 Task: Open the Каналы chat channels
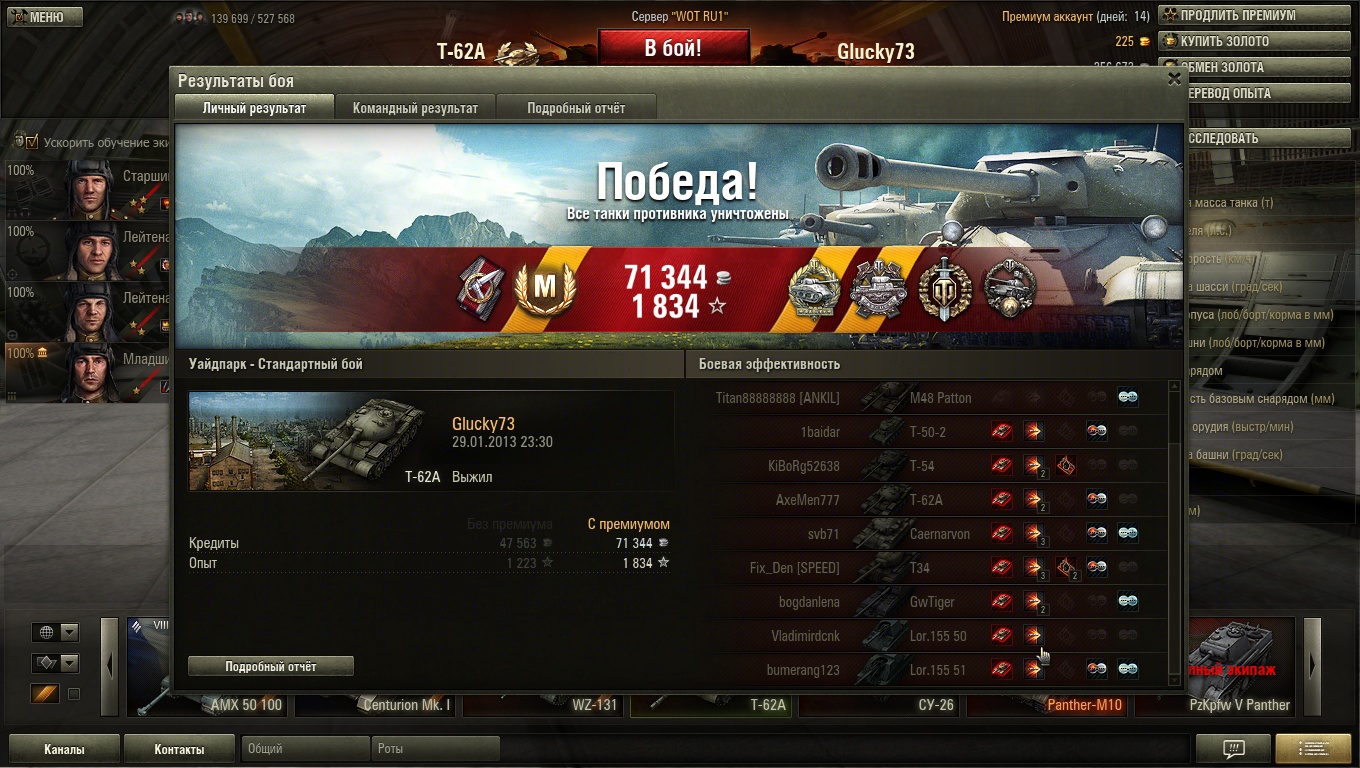(64, 749)
